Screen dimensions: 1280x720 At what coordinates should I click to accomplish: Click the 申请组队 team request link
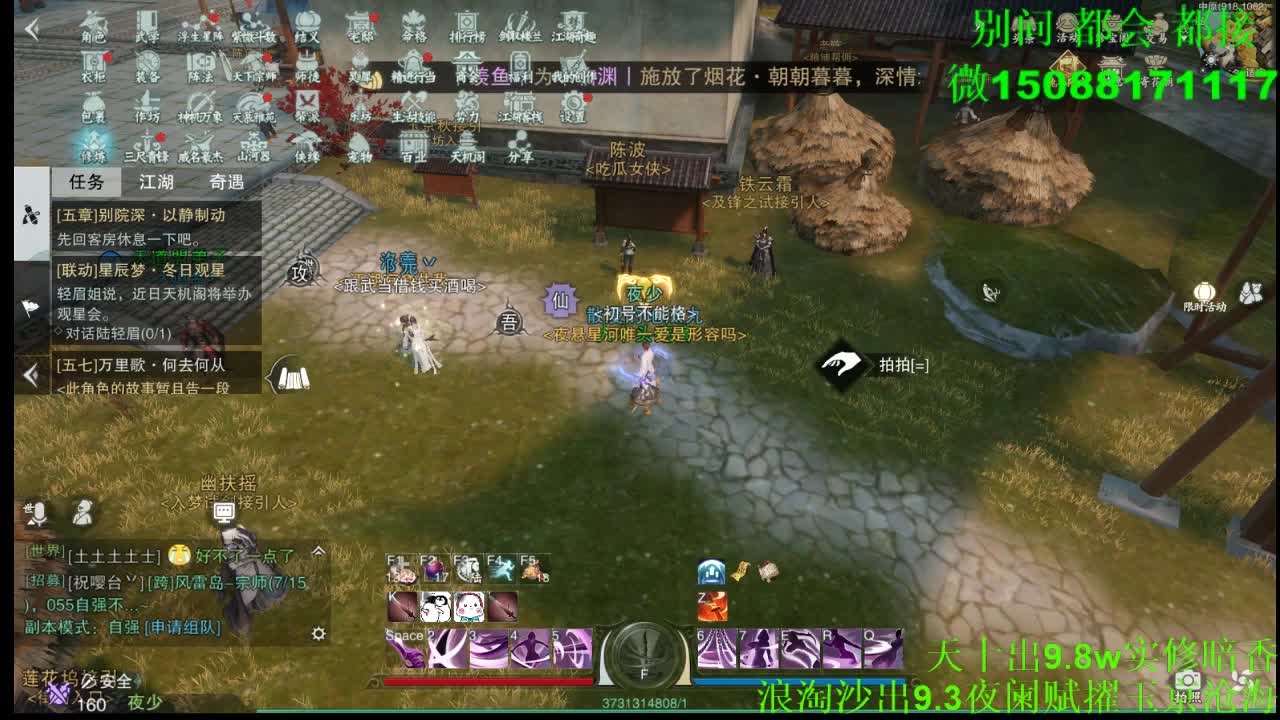click(182, 628)
